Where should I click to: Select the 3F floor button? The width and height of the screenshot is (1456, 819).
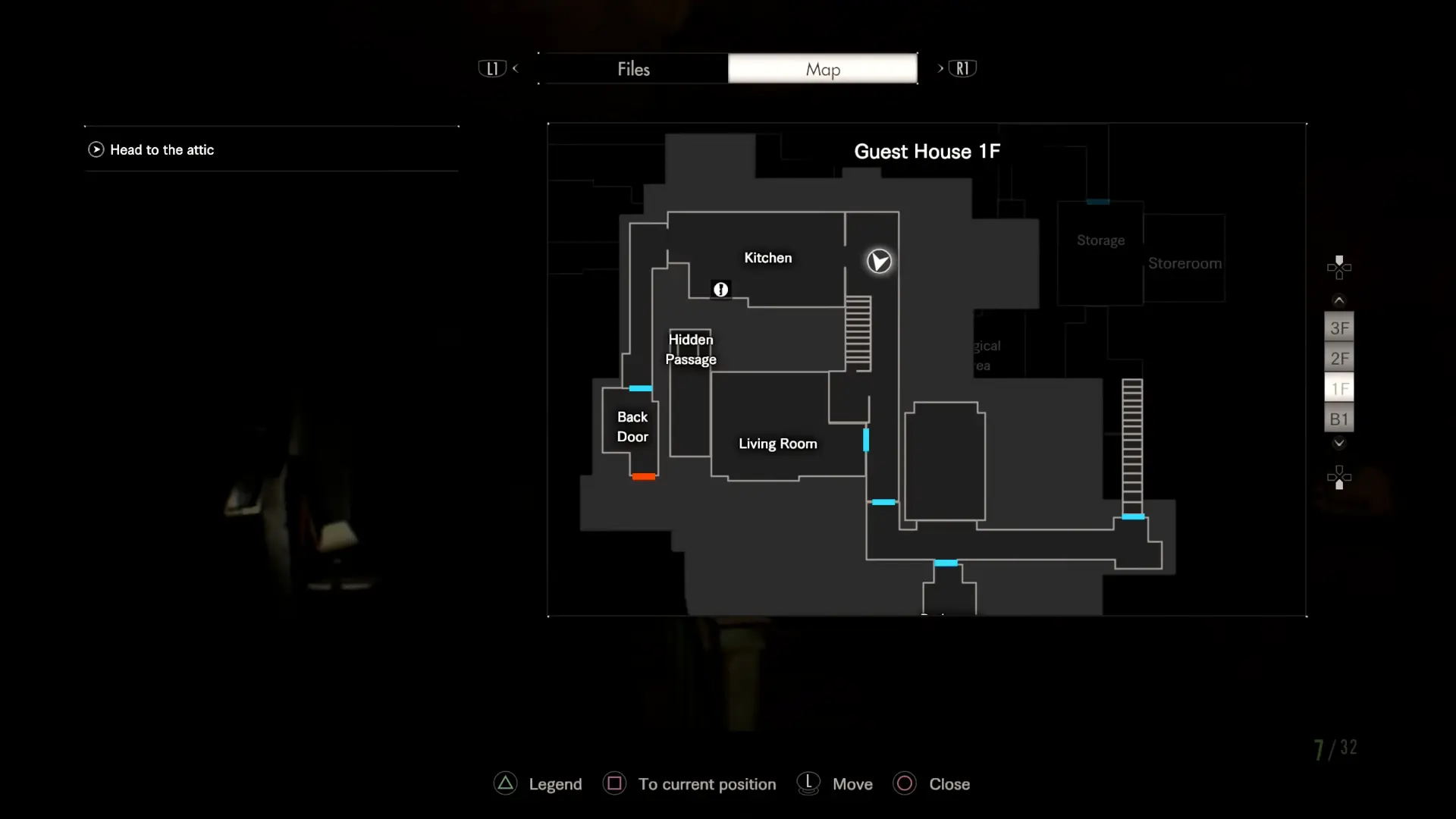[1338, 328]
